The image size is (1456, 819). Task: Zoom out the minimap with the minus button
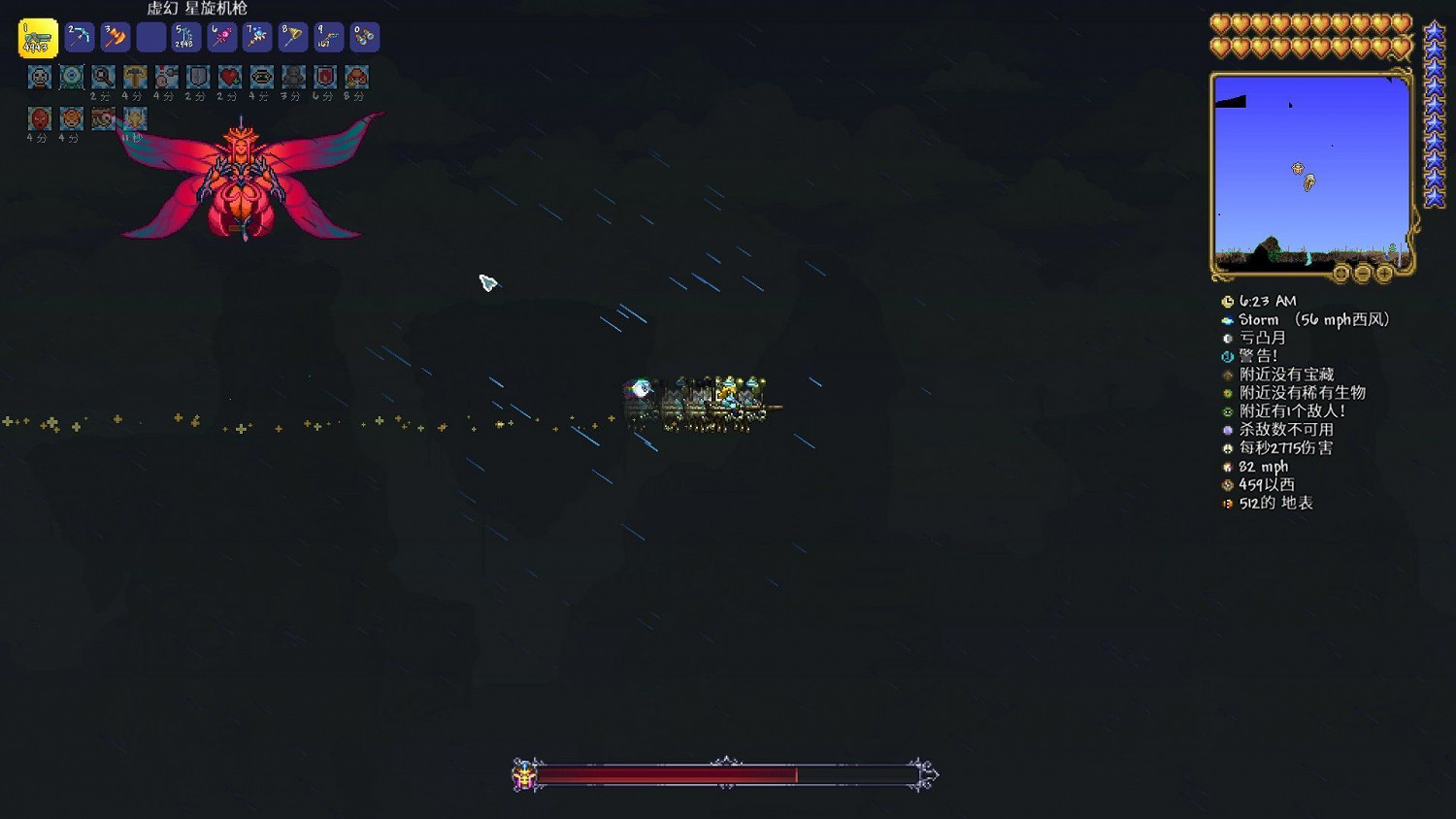(x=1363, y=274)
